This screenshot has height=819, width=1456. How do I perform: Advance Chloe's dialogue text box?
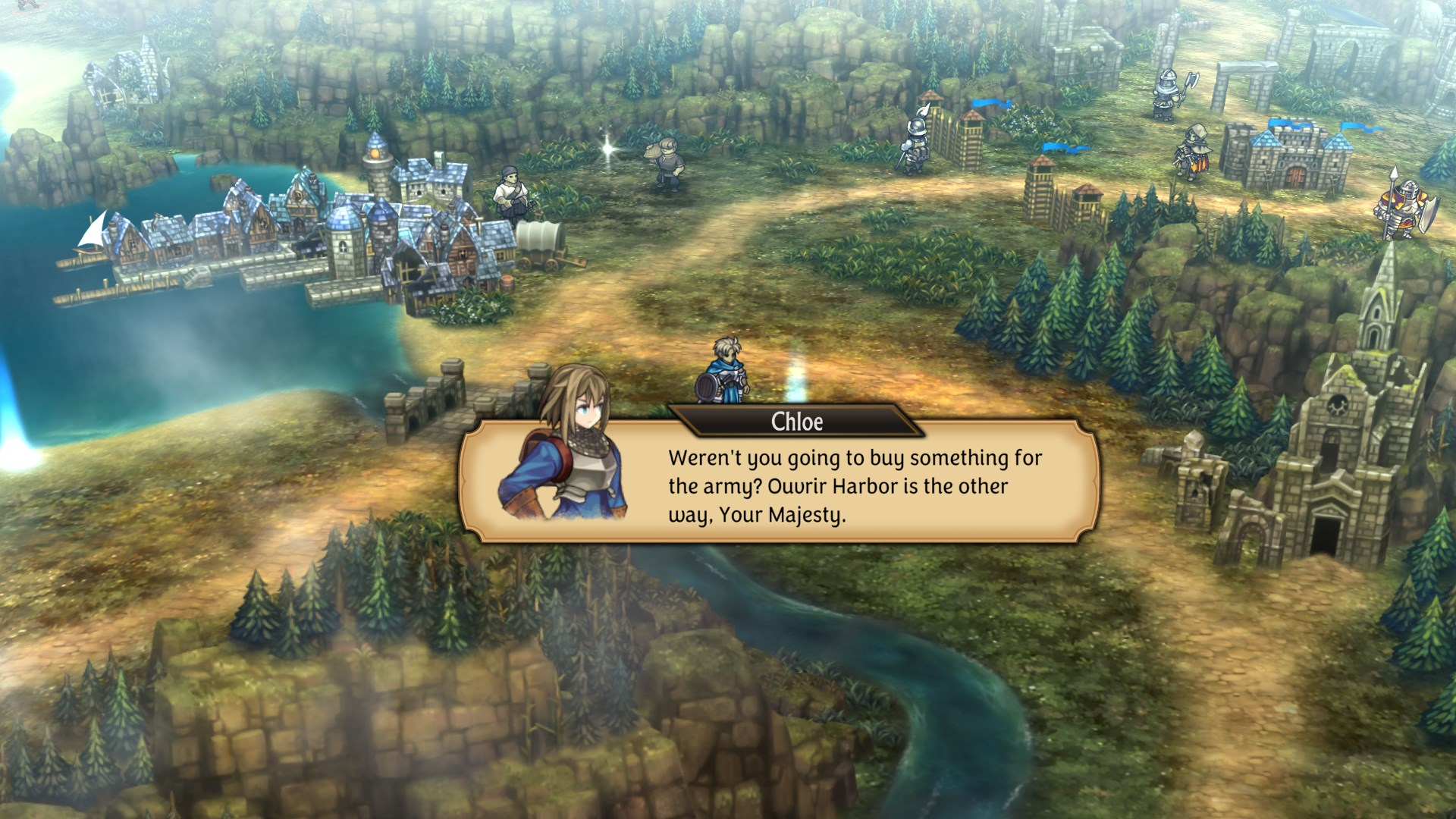tap(834, 485)
